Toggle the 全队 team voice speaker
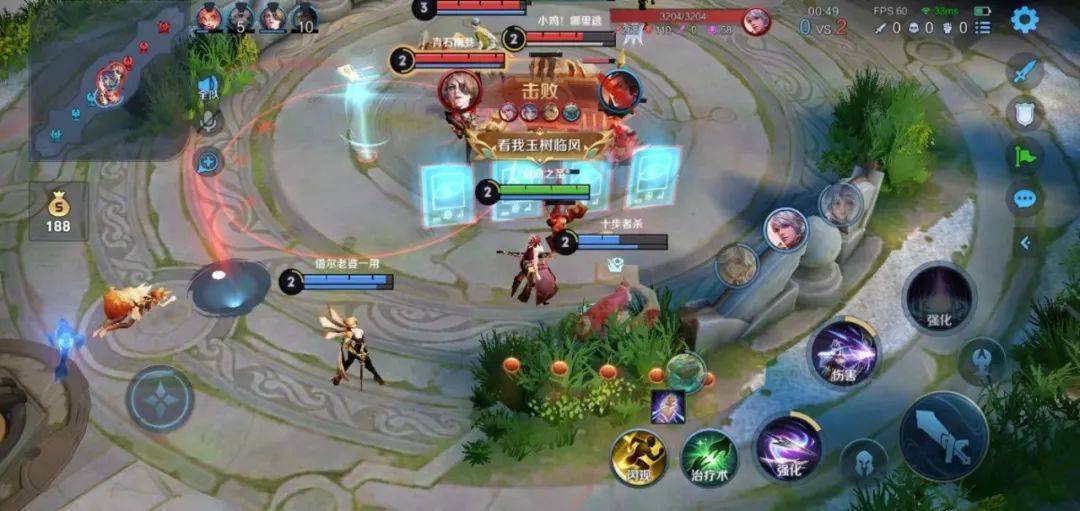 tap(208, 88)
